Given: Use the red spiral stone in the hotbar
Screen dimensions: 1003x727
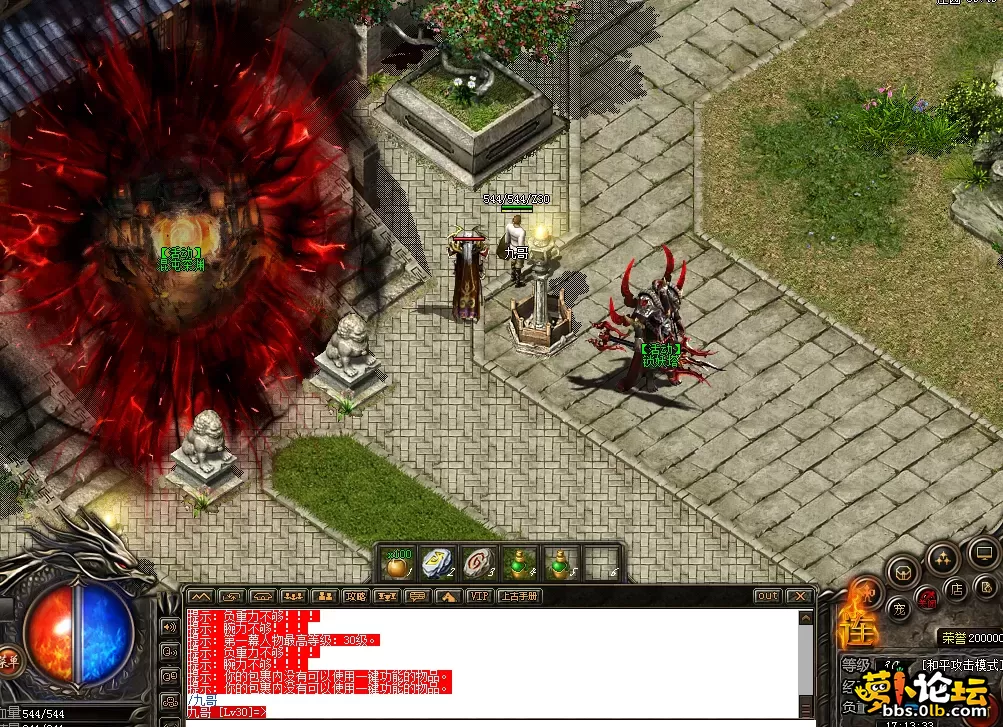Looking at the screenshot, I should [479, 565].
